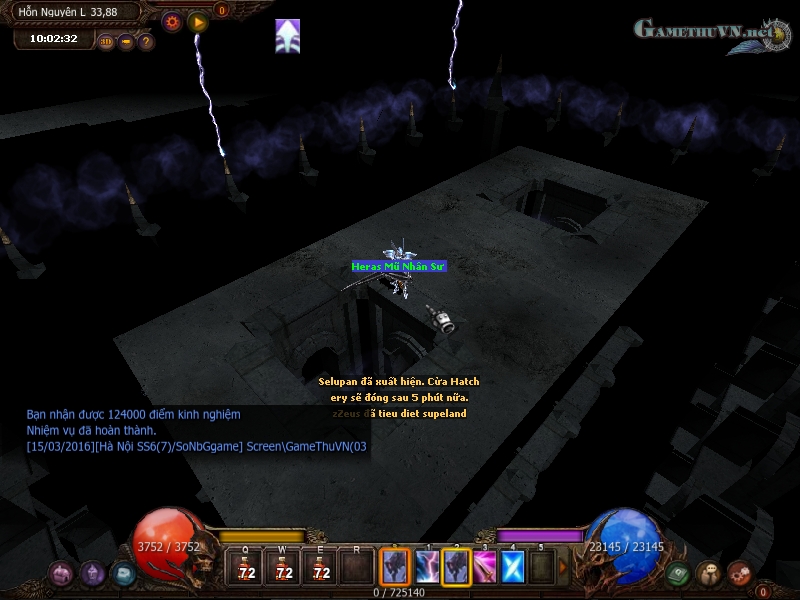This screenshot has width=800, height=600.
Task: Click the orange play arrow button
Action: click(198, 21)
